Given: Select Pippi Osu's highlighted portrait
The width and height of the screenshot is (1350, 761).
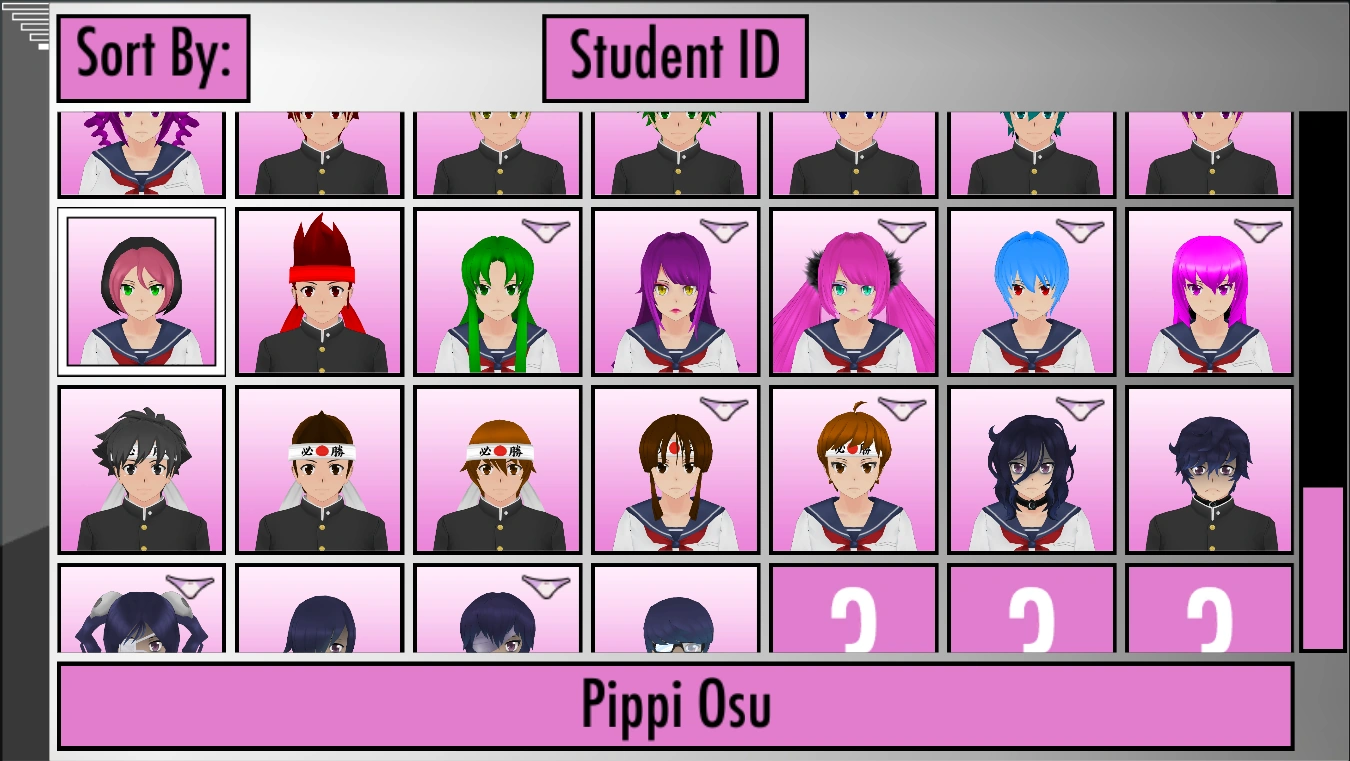Looking at the screenshot, I should tap(141, 292).
